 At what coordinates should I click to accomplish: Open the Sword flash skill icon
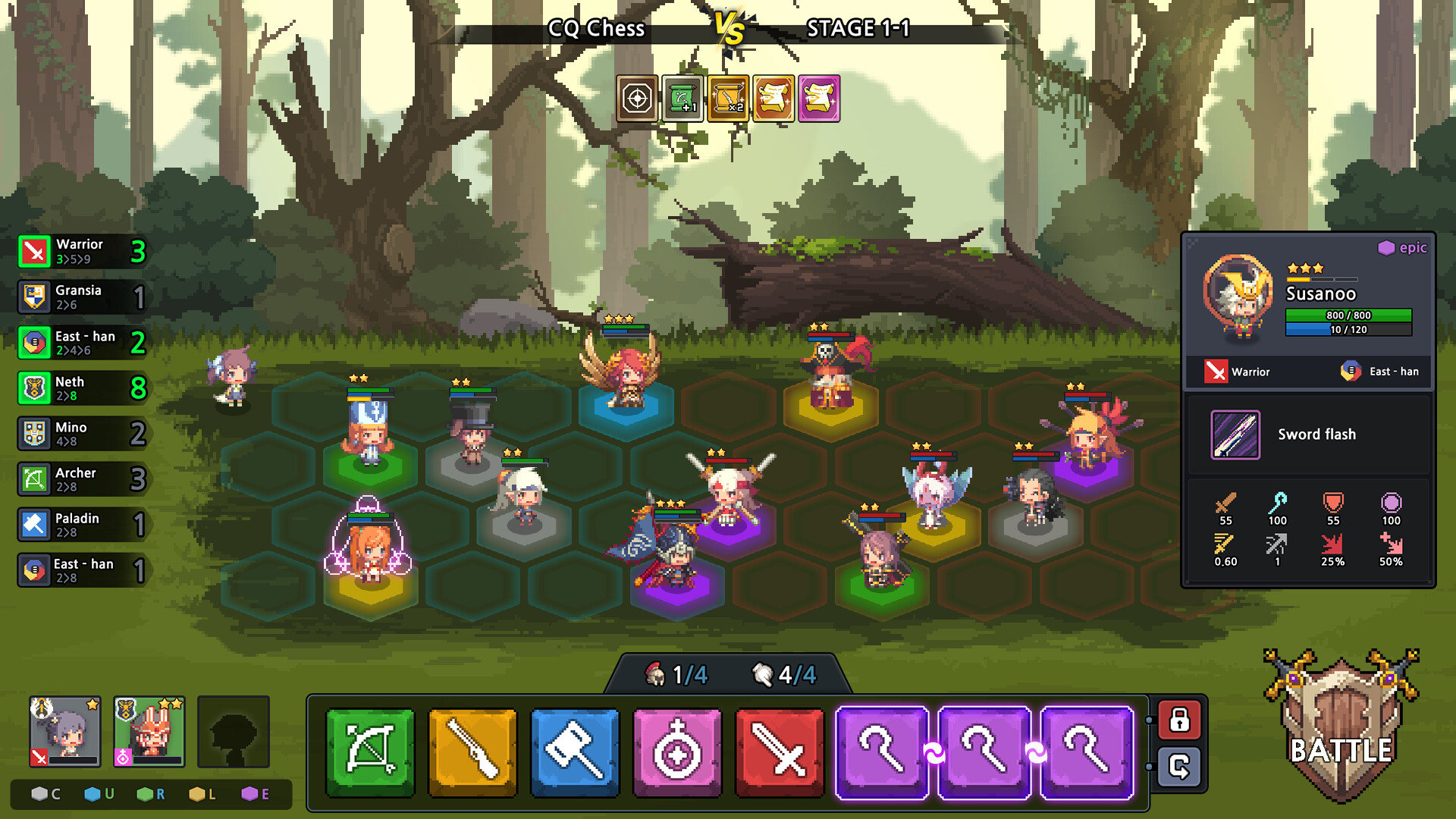(x=1235, y=435)
